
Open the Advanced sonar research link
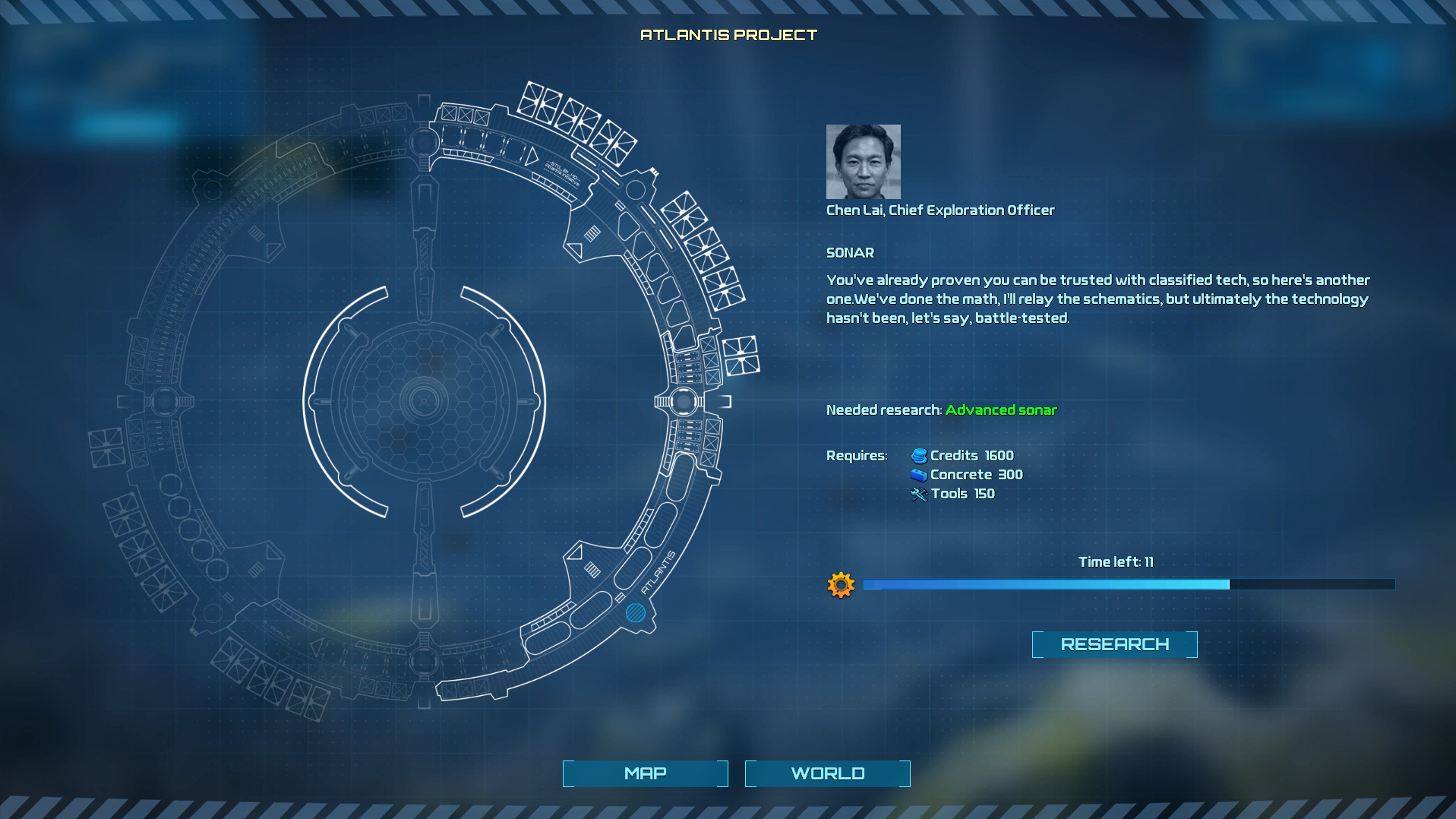click(x=1001, y=409)
